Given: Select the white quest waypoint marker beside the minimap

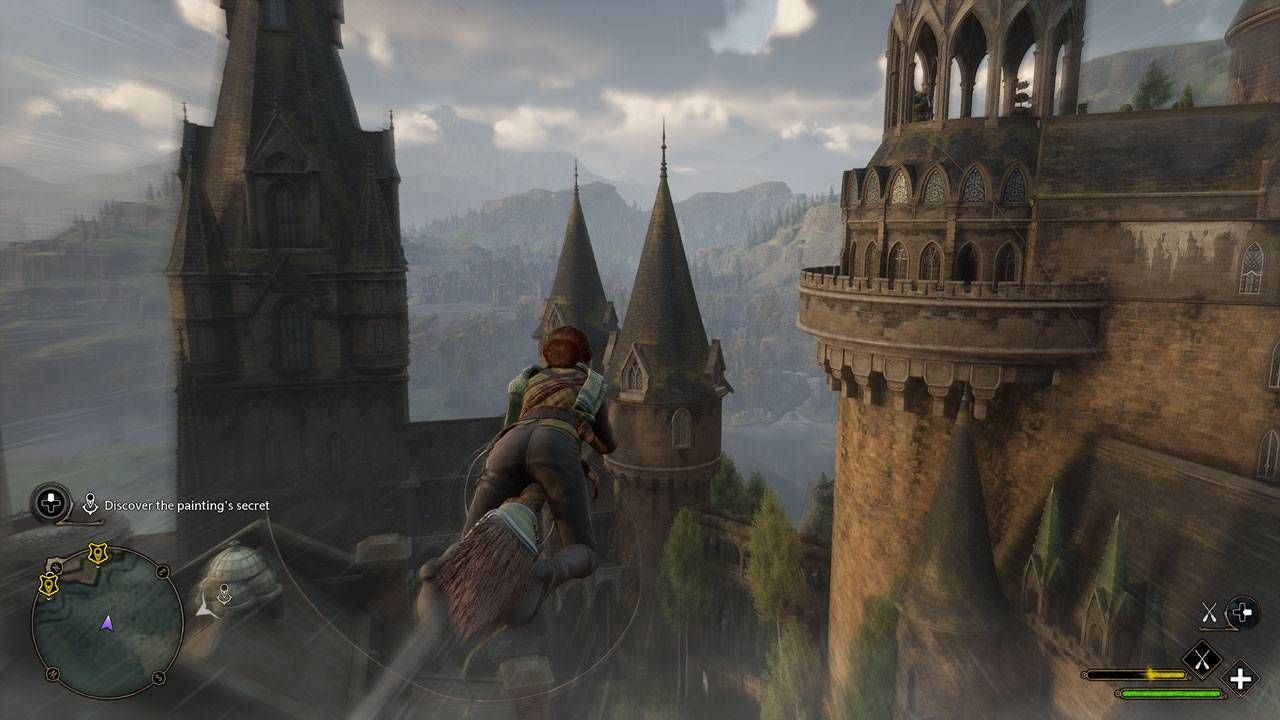Looking at the screenshot, I should tap(225, 593).
